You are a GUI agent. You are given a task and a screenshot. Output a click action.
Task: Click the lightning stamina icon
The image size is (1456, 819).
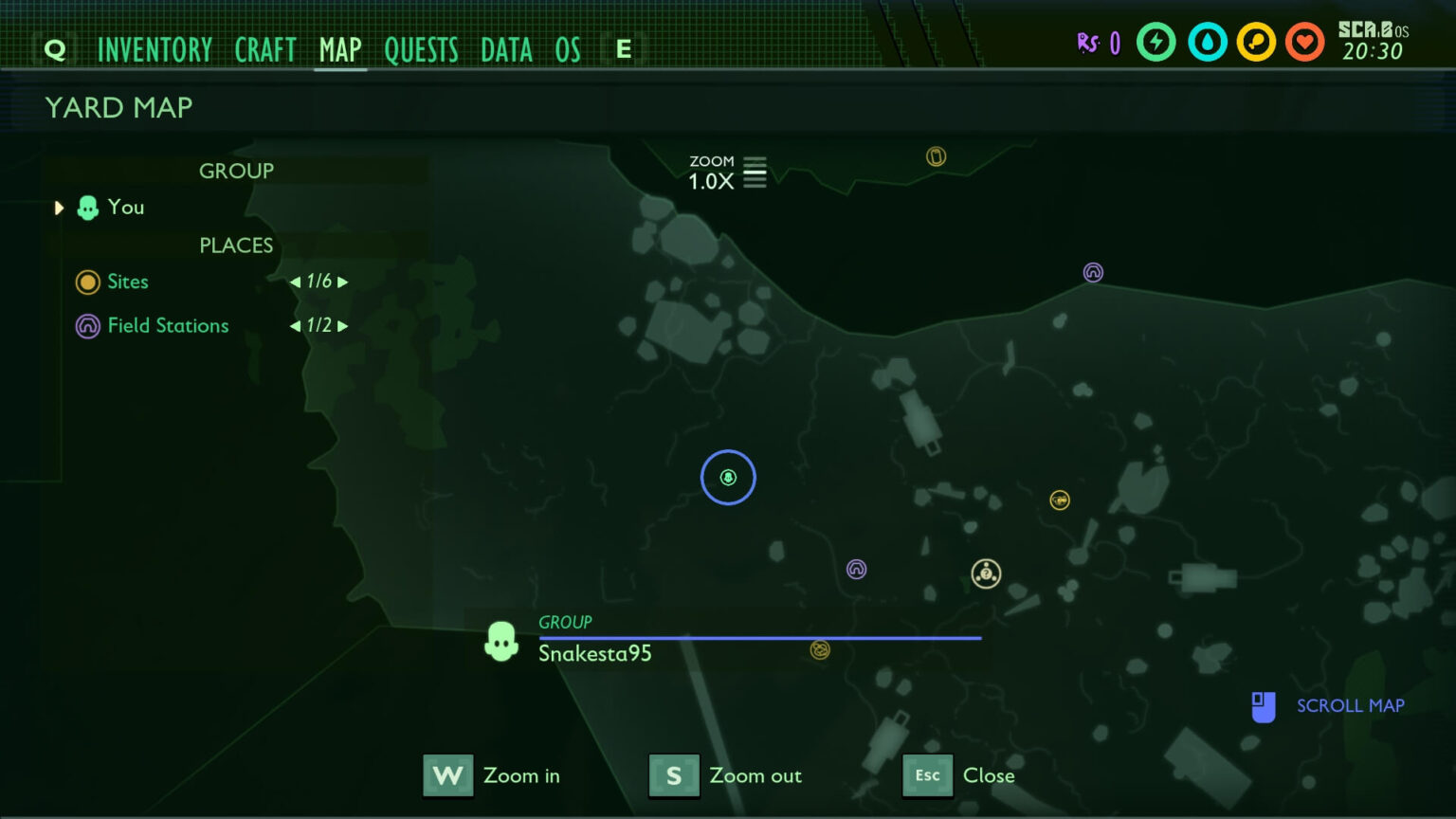click(x=1156, y=42)
